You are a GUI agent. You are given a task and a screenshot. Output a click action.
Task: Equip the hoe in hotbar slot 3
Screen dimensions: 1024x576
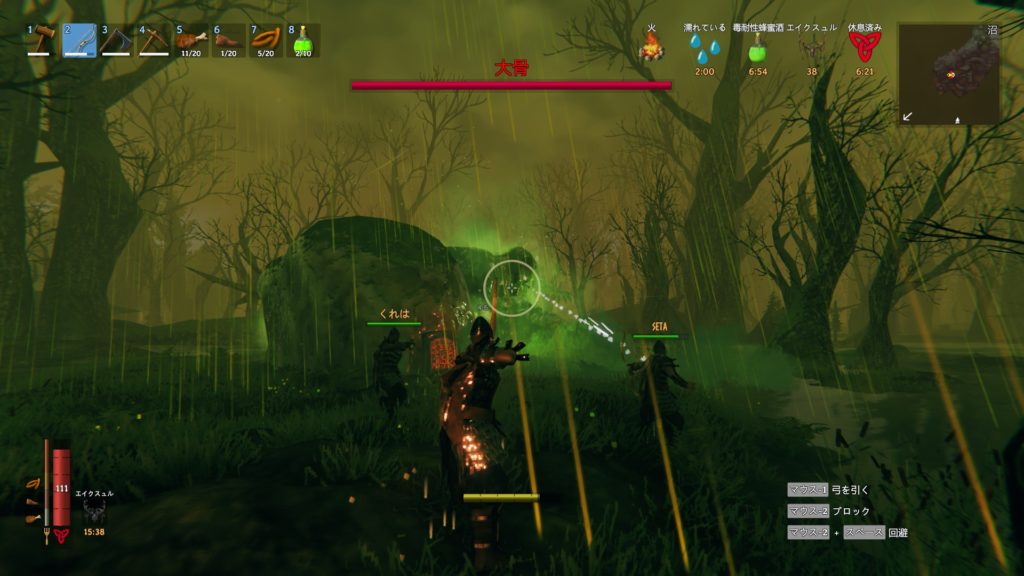pyautogui.click(x=117, y=40)
